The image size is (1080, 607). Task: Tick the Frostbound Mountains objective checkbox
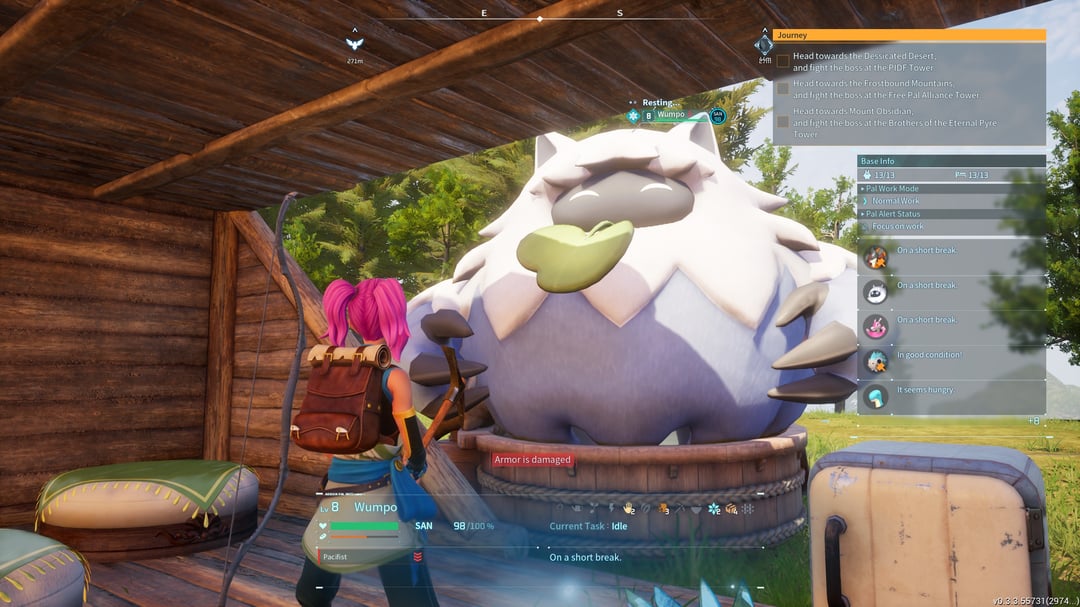[x=783, y=88]
